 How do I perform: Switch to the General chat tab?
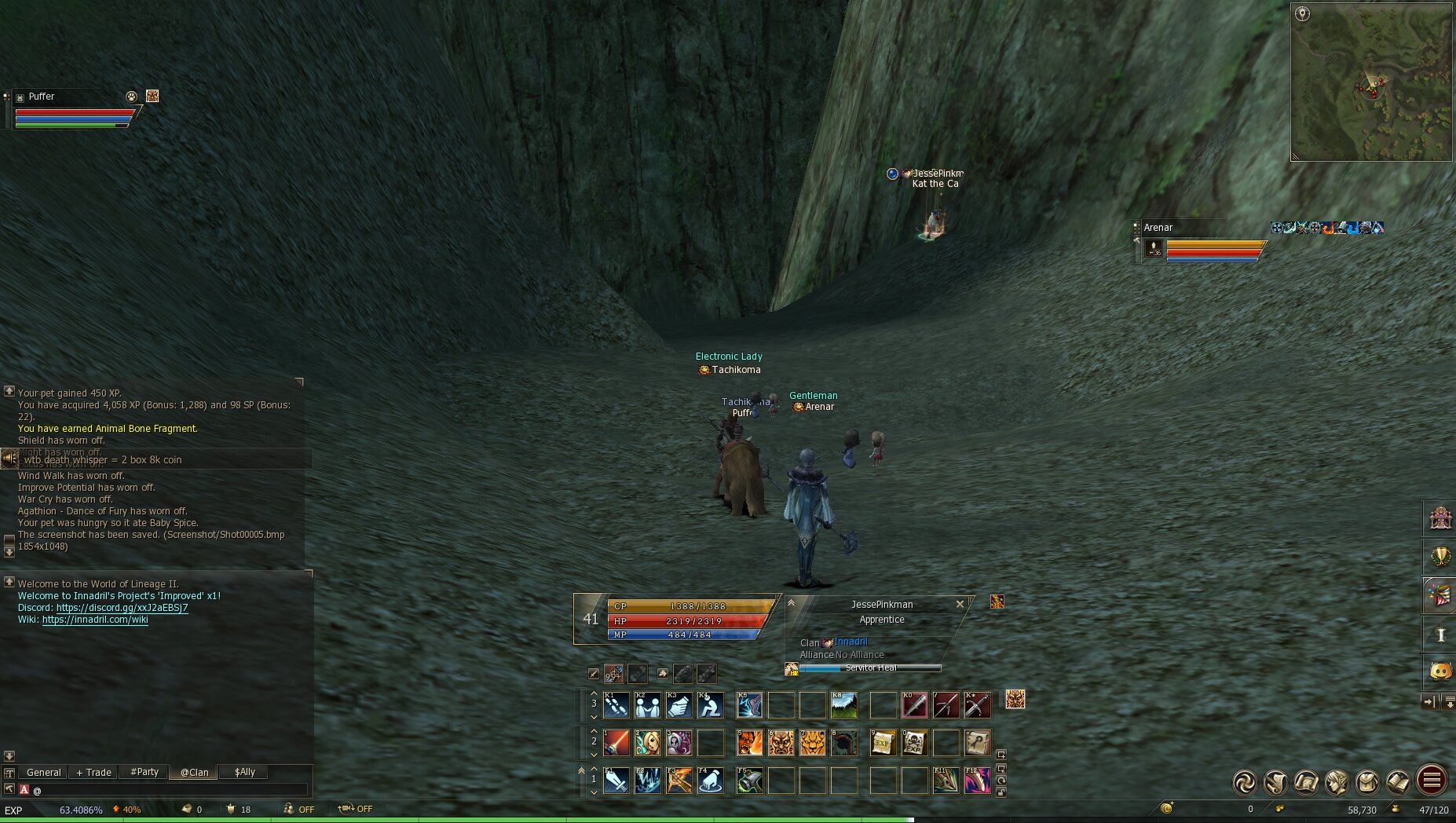point(43,772)
